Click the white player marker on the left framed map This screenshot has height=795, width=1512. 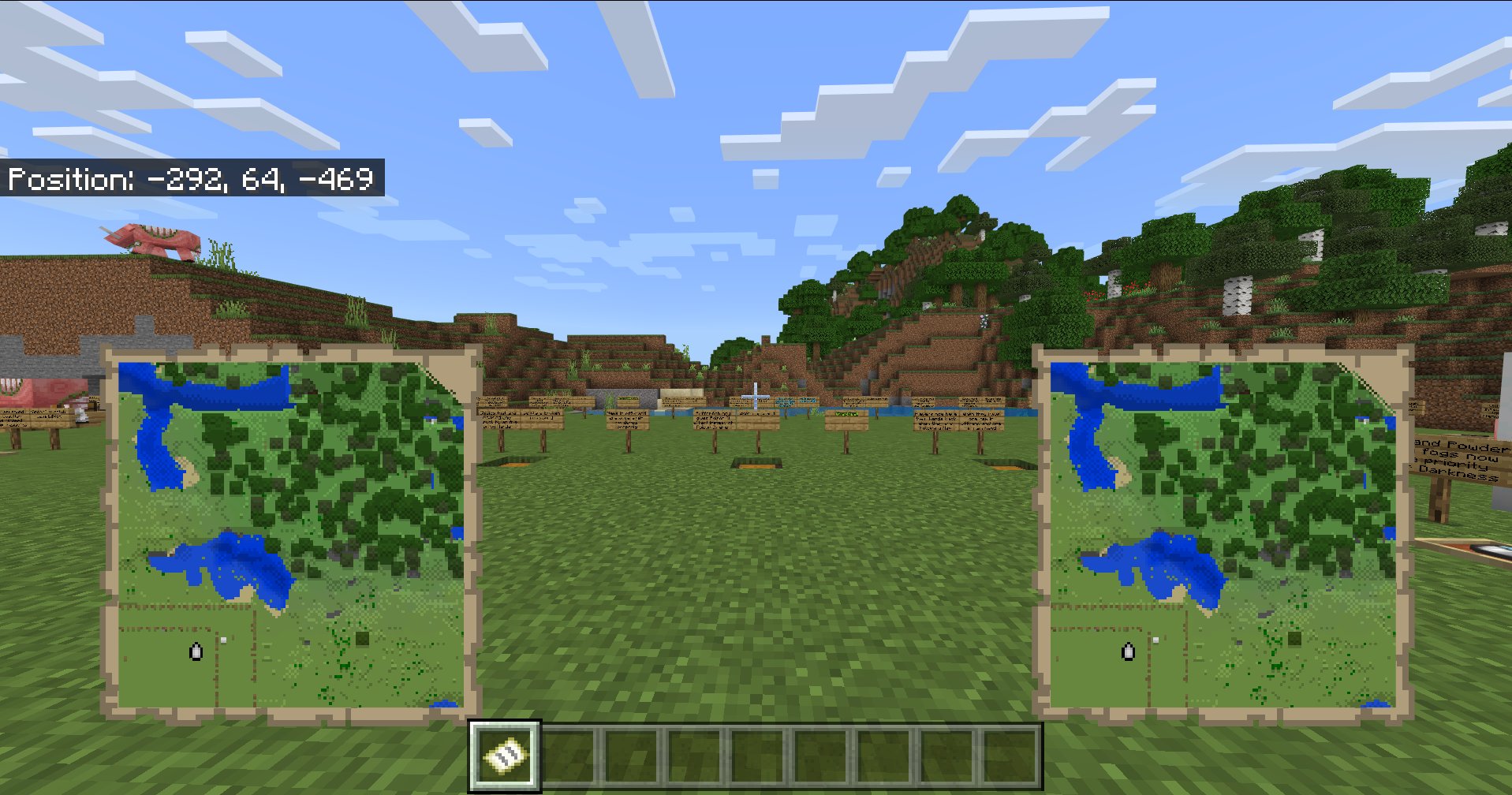click(195, 653)
